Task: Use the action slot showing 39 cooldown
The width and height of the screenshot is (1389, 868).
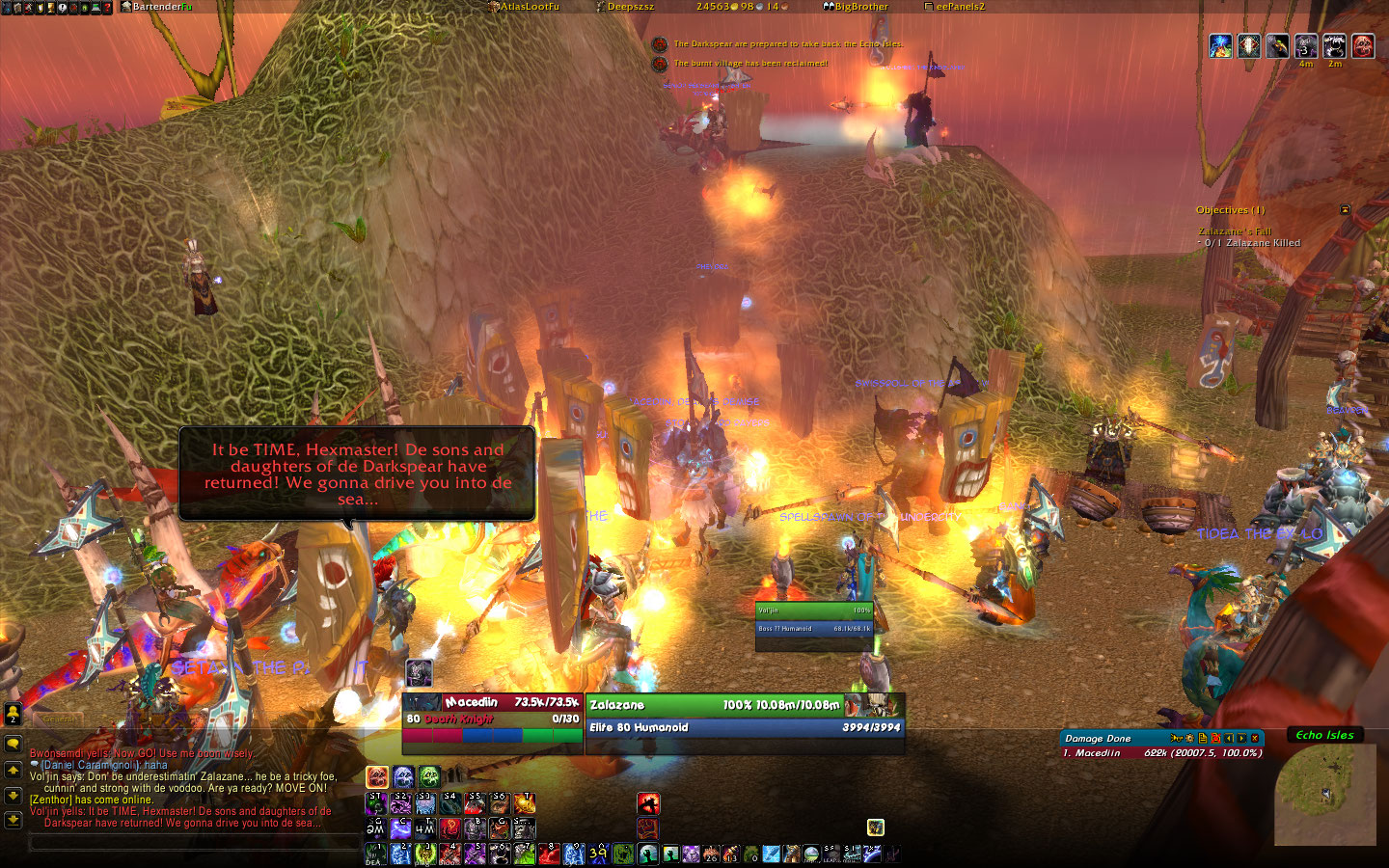Action: pyautogui.click(x=598, y=854)
